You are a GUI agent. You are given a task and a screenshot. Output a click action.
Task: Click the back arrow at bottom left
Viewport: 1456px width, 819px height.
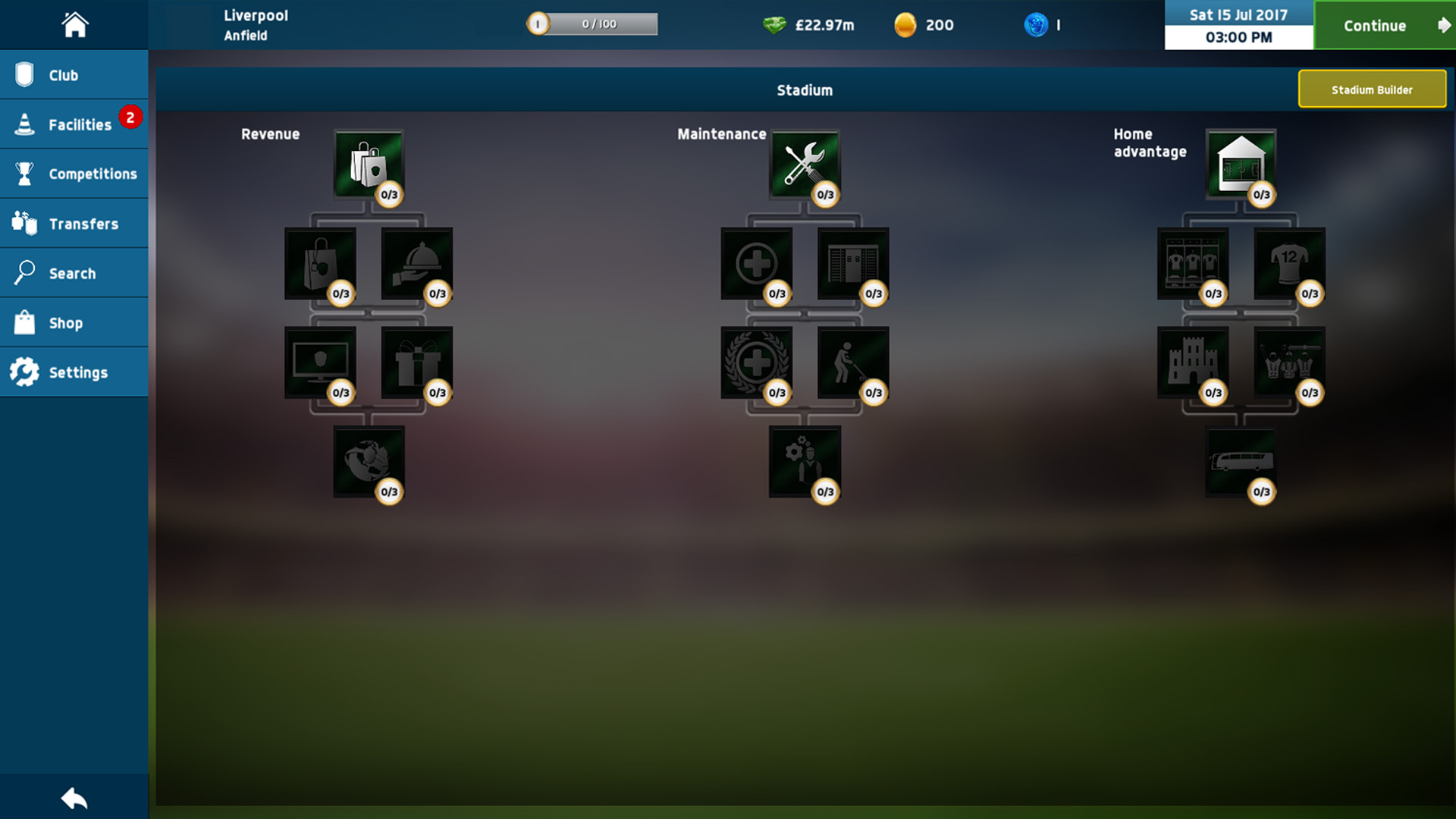74,798
